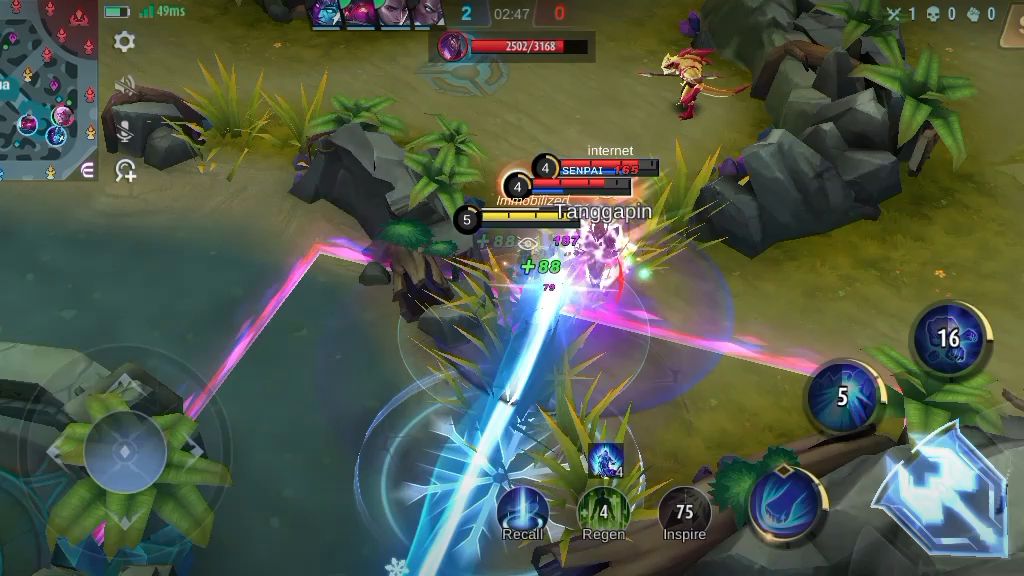The height and width of the screenshot is (576, 1024).
Task: Toggle the muted microphone icon
Action: [125, 128]
